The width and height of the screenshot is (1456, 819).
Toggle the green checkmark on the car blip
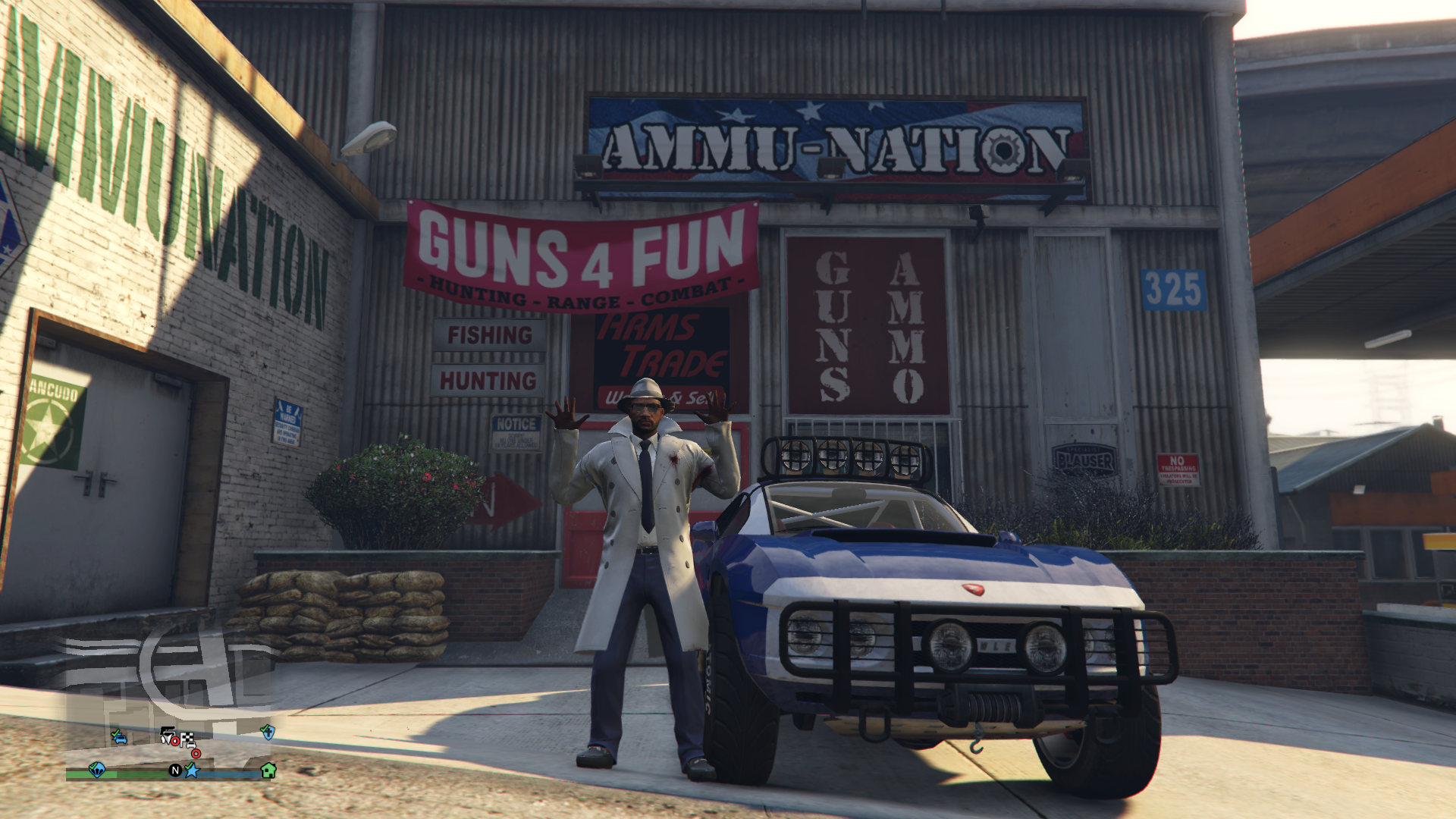115,733
